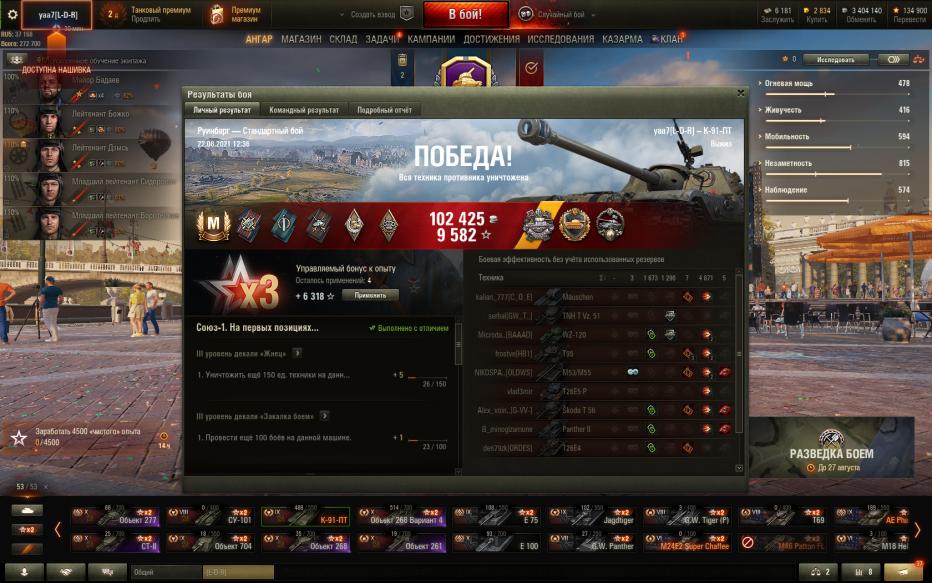Open the Премиум магазин
This screenshot has height=583, width=932.
click(x=237, y=14)
